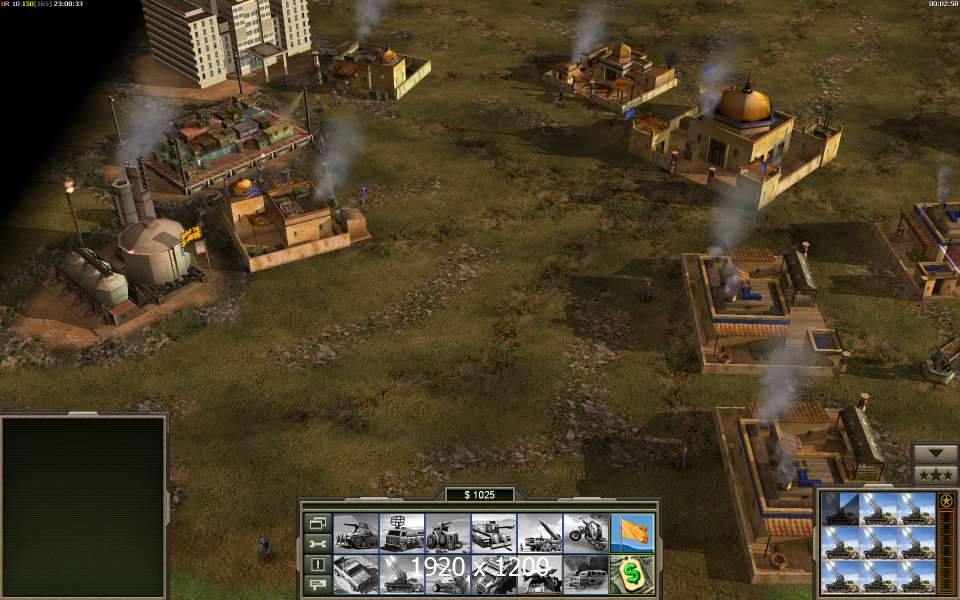Click the wrench repair button

[317, 543]
